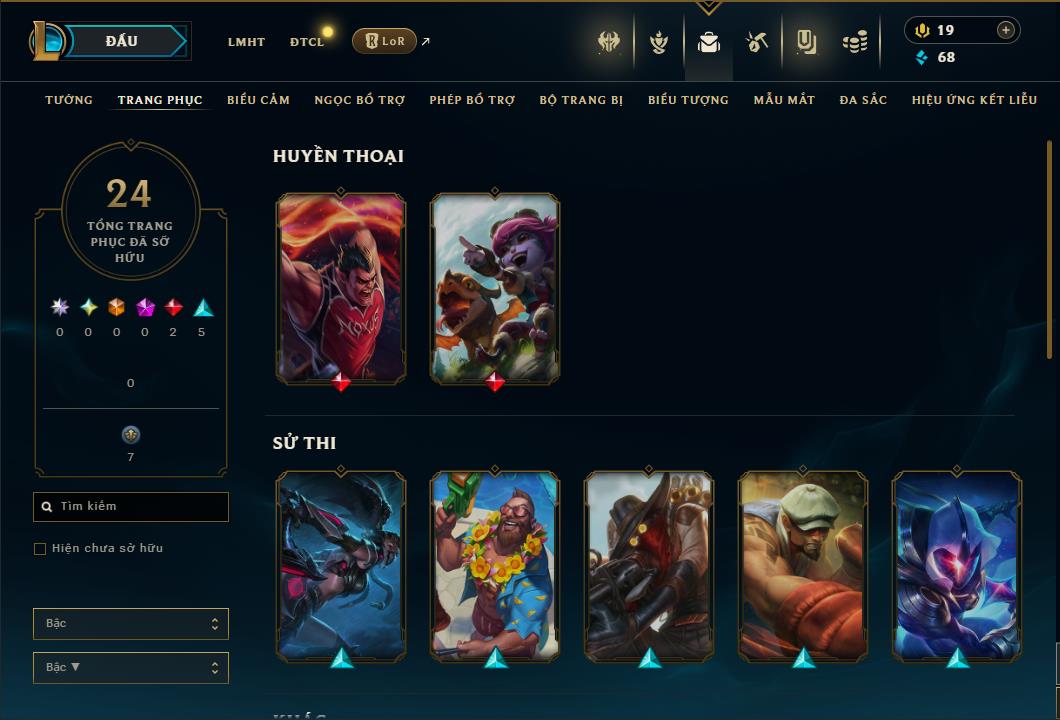Open the NGỌC BỔ TRỢ tab
The height and width of the screenshot is (720, 1060).
tap(360, 100)
